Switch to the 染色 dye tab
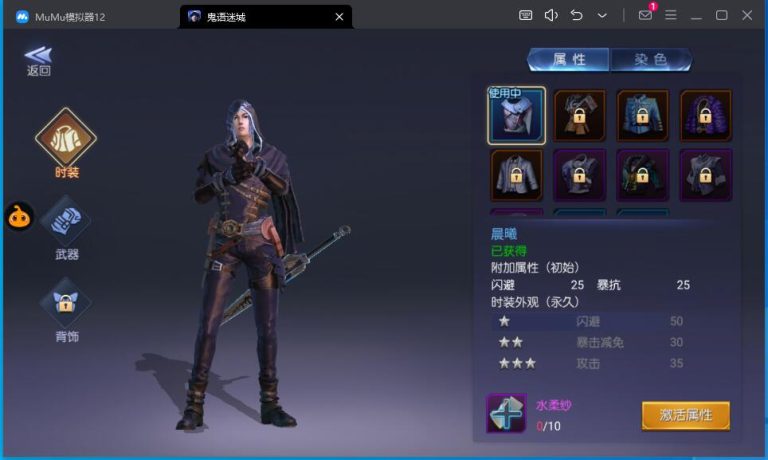Screen dimensions: 768x460 click(650, 59)
